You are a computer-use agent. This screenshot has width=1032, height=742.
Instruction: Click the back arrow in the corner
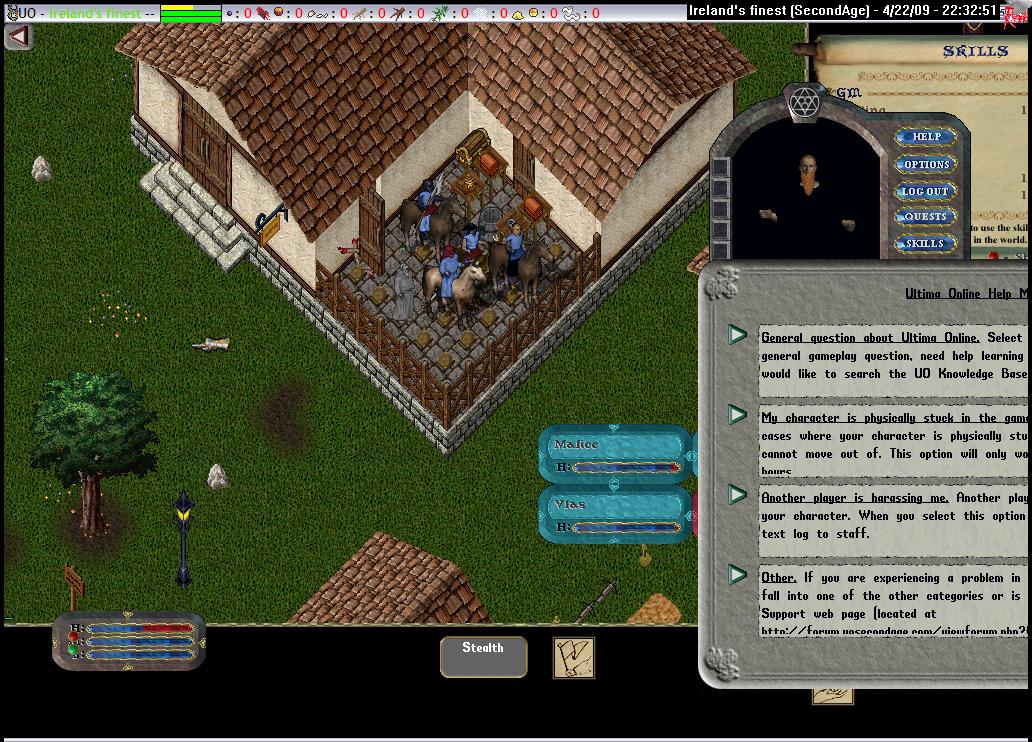coord(18,36)
